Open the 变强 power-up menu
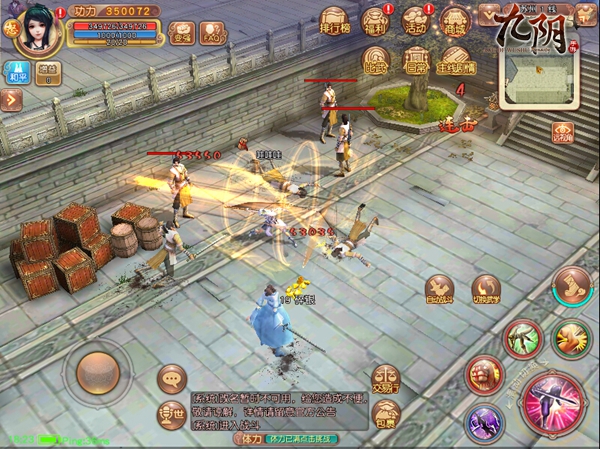This screenshot has width=600, height=449. point(181,35)
